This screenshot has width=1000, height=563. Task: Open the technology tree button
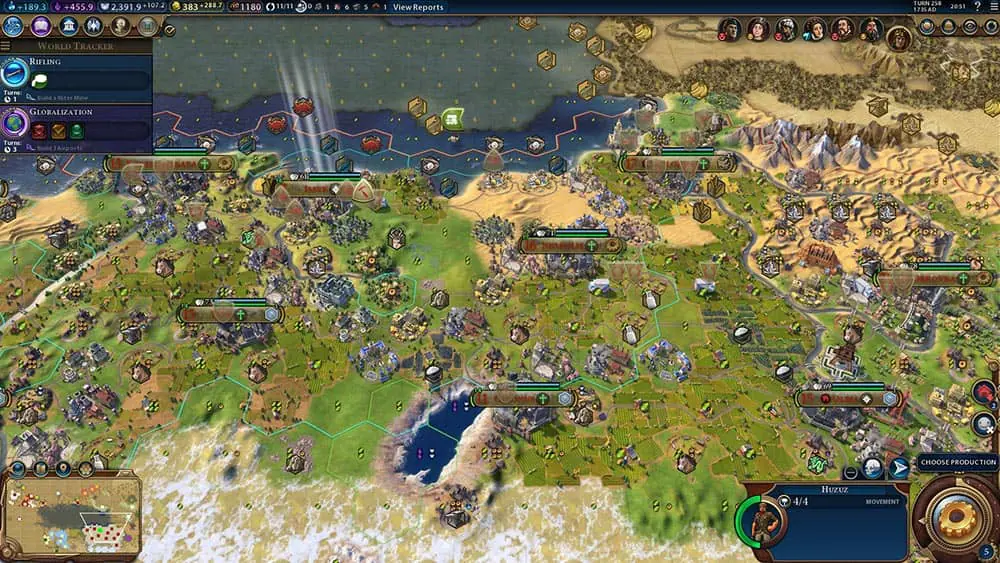[13, 27]
